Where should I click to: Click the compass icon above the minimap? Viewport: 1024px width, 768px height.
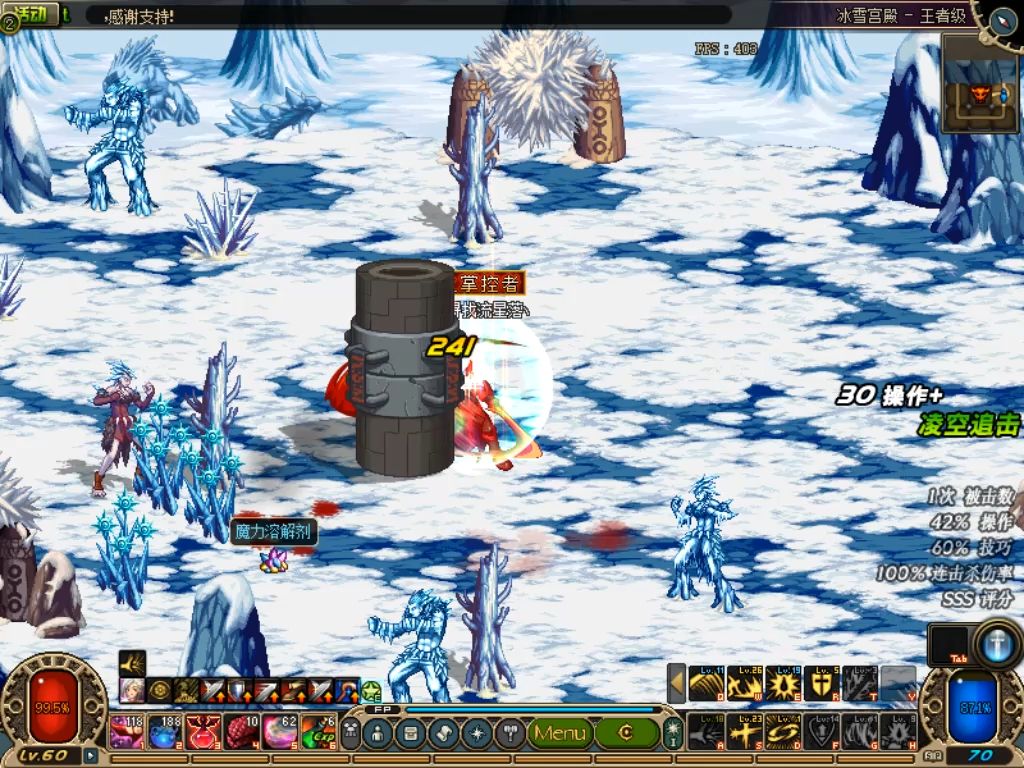tap(1003, 20)
